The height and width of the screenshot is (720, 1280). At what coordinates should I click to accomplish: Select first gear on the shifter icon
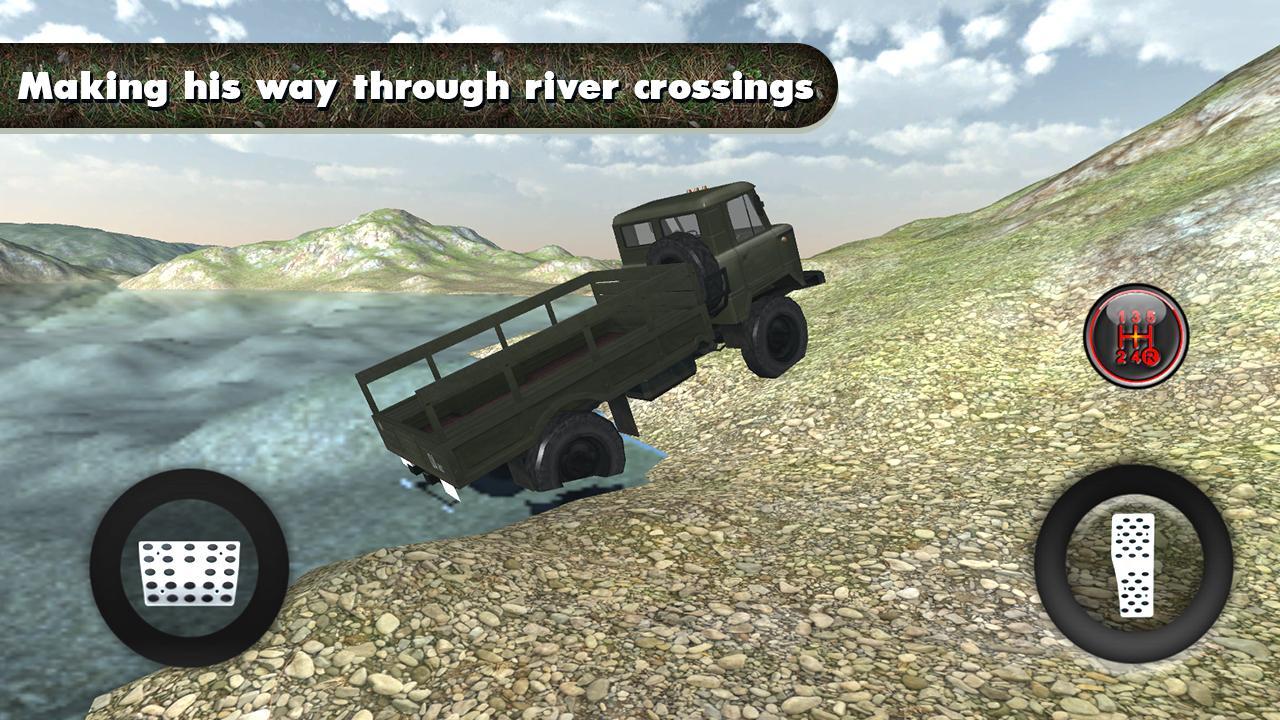pos(1122,315)
